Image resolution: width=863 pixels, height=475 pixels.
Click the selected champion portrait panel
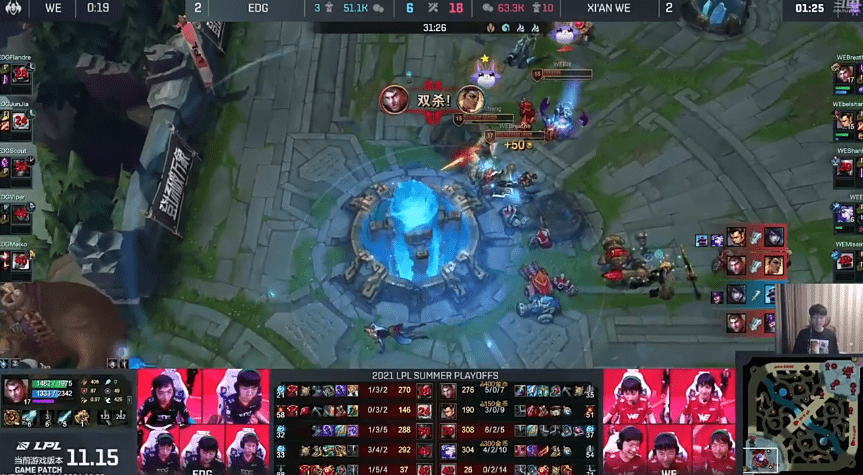coord(66,401)
